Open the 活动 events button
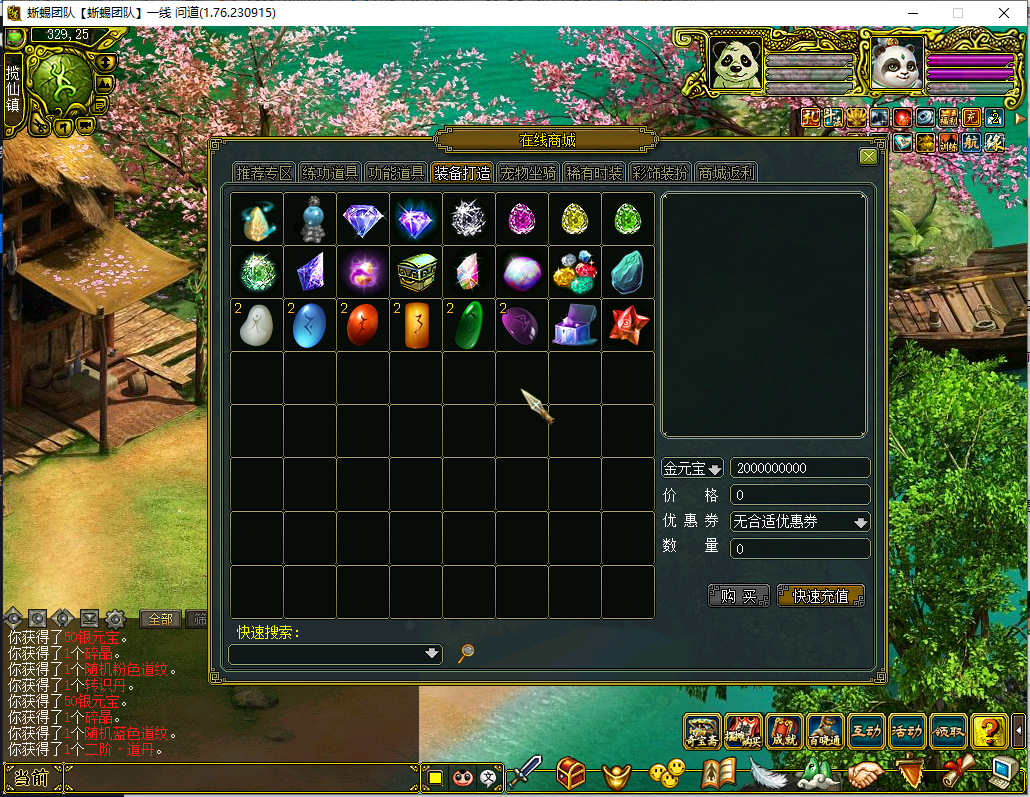The height and width of the screenshot is (797, 1030). tap(907, 731)
